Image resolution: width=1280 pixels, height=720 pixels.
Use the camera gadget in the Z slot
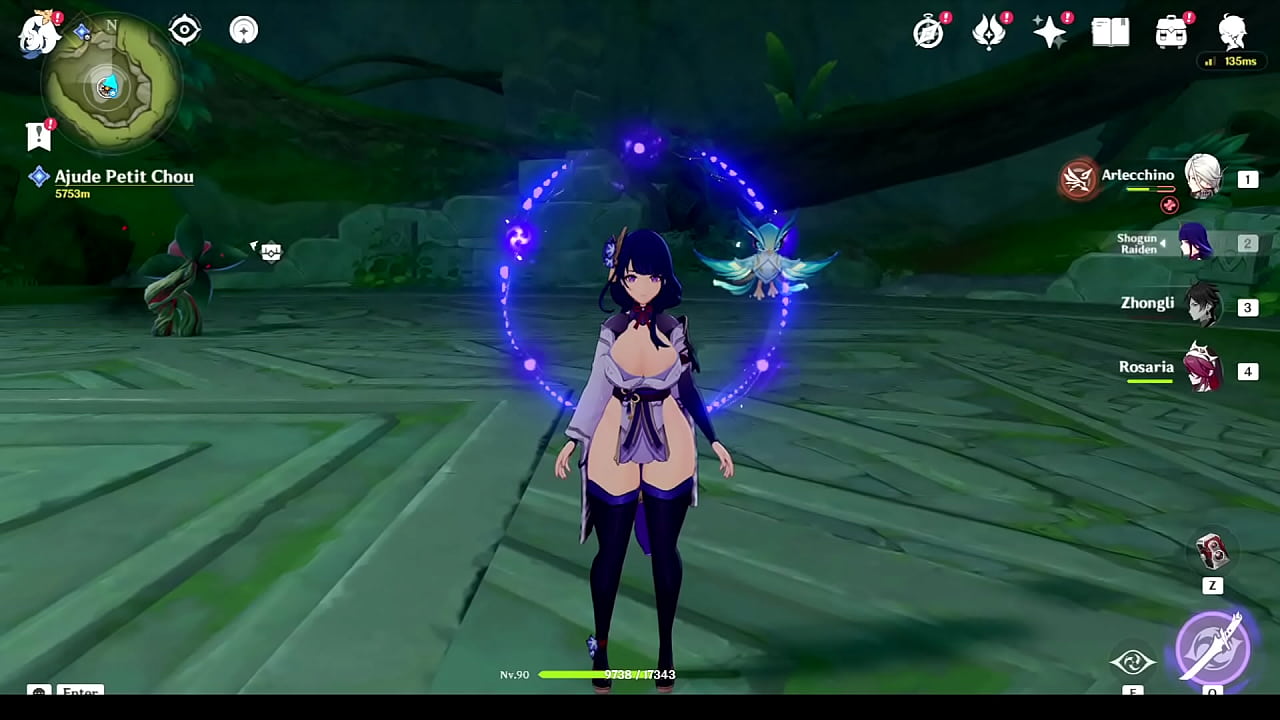pos(1211,552)
